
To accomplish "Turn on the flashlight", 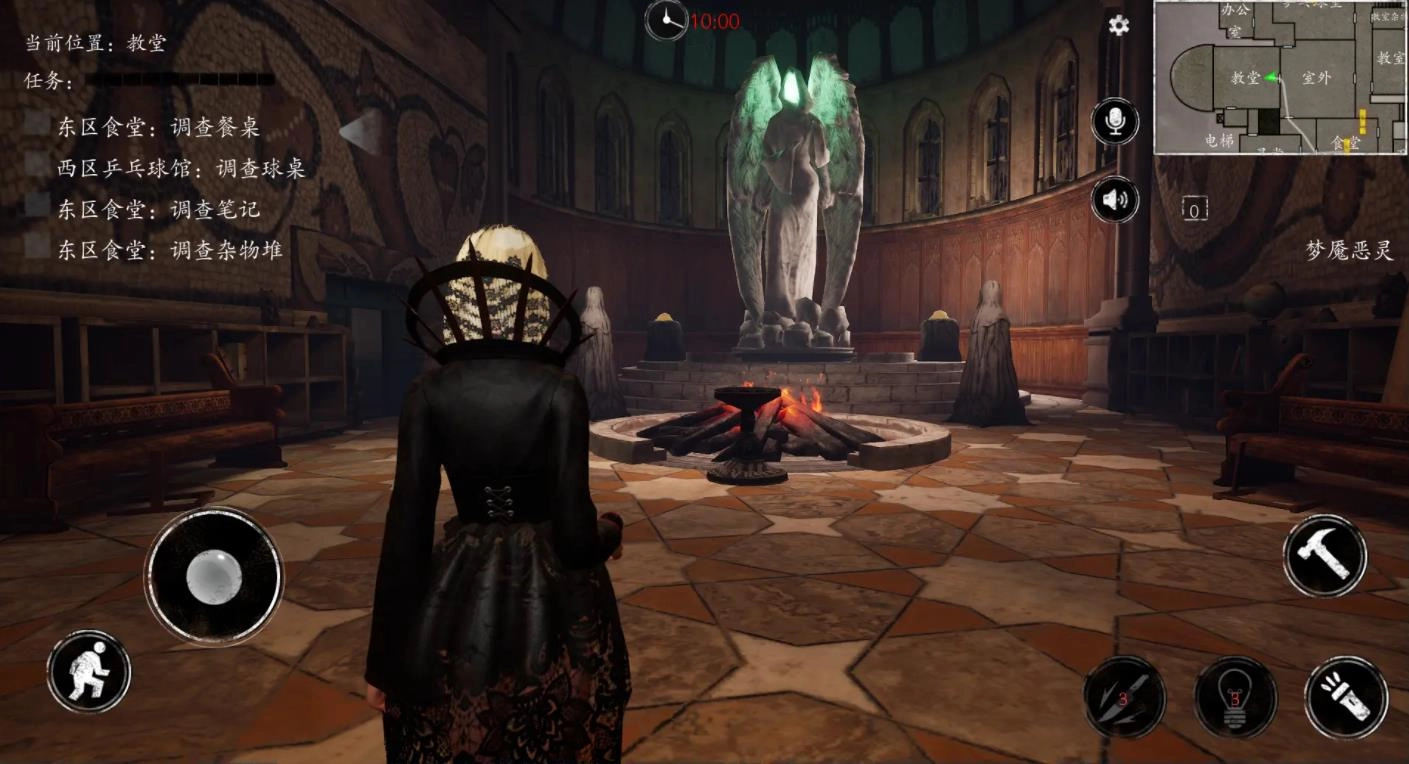I will tap(1346, 697).
